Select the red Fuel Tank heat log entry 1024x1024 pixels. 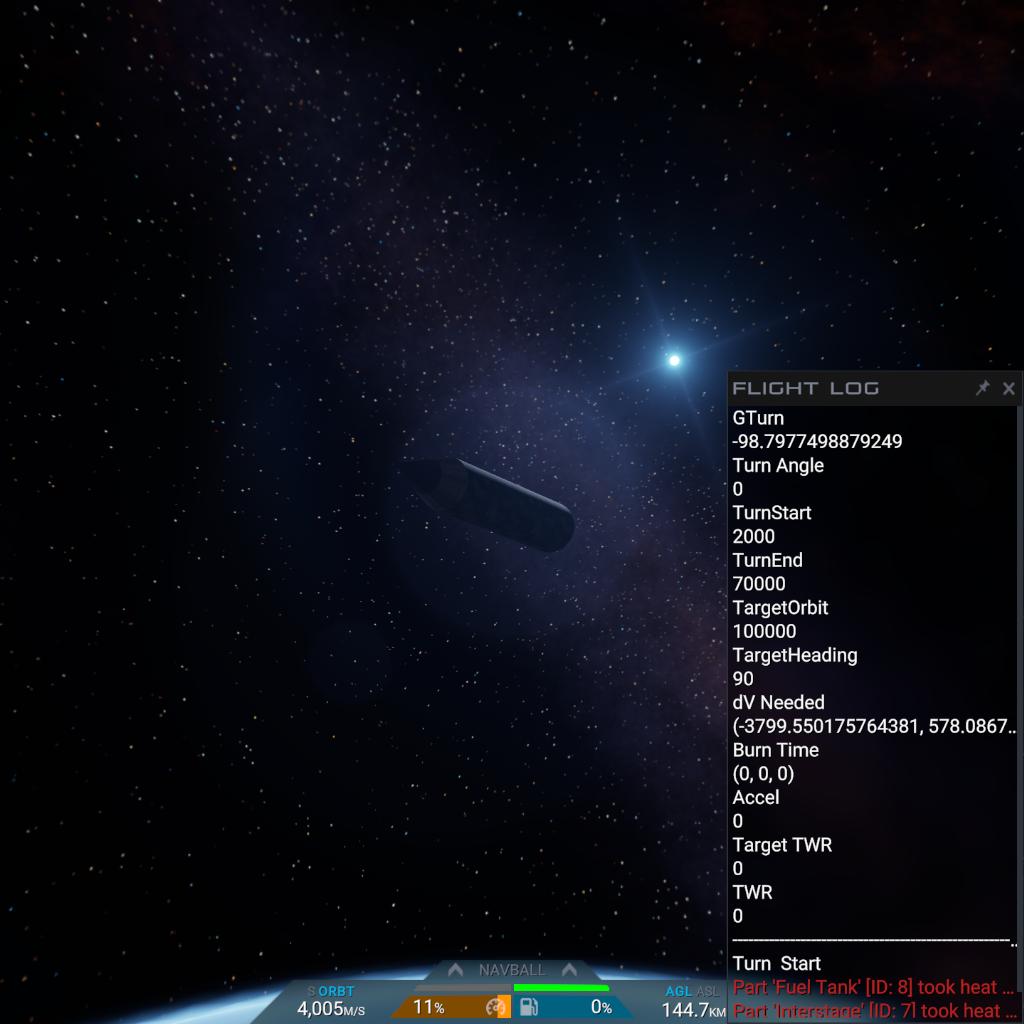click(873, 987)
